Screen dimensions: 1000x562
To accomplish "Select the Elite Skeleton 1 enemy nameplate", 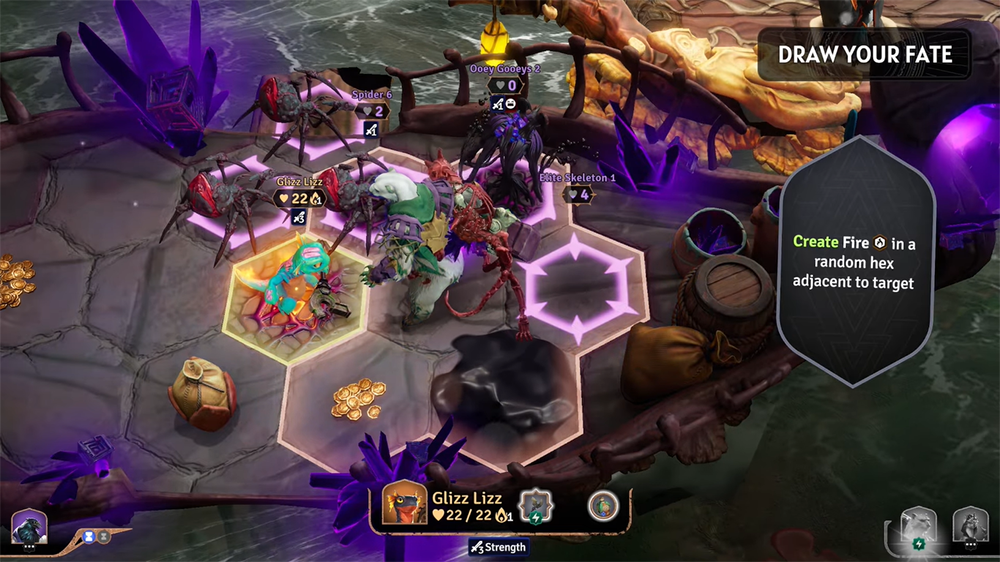I will pyautogui.click(x=578, y=187).
